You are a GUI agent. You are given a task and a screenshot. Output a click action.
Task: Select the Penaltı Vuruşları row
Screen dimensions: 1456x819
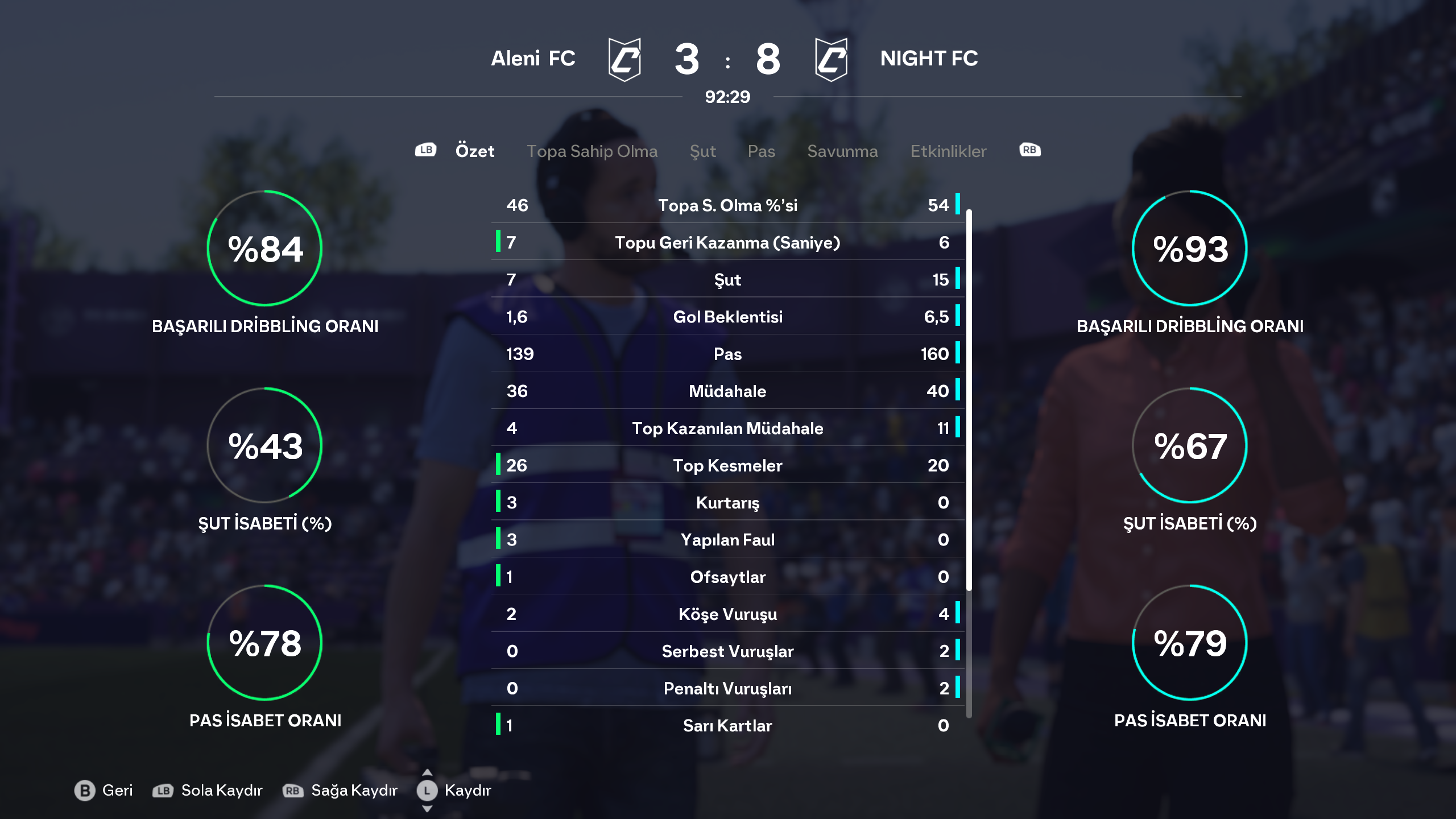coord(727,688)
